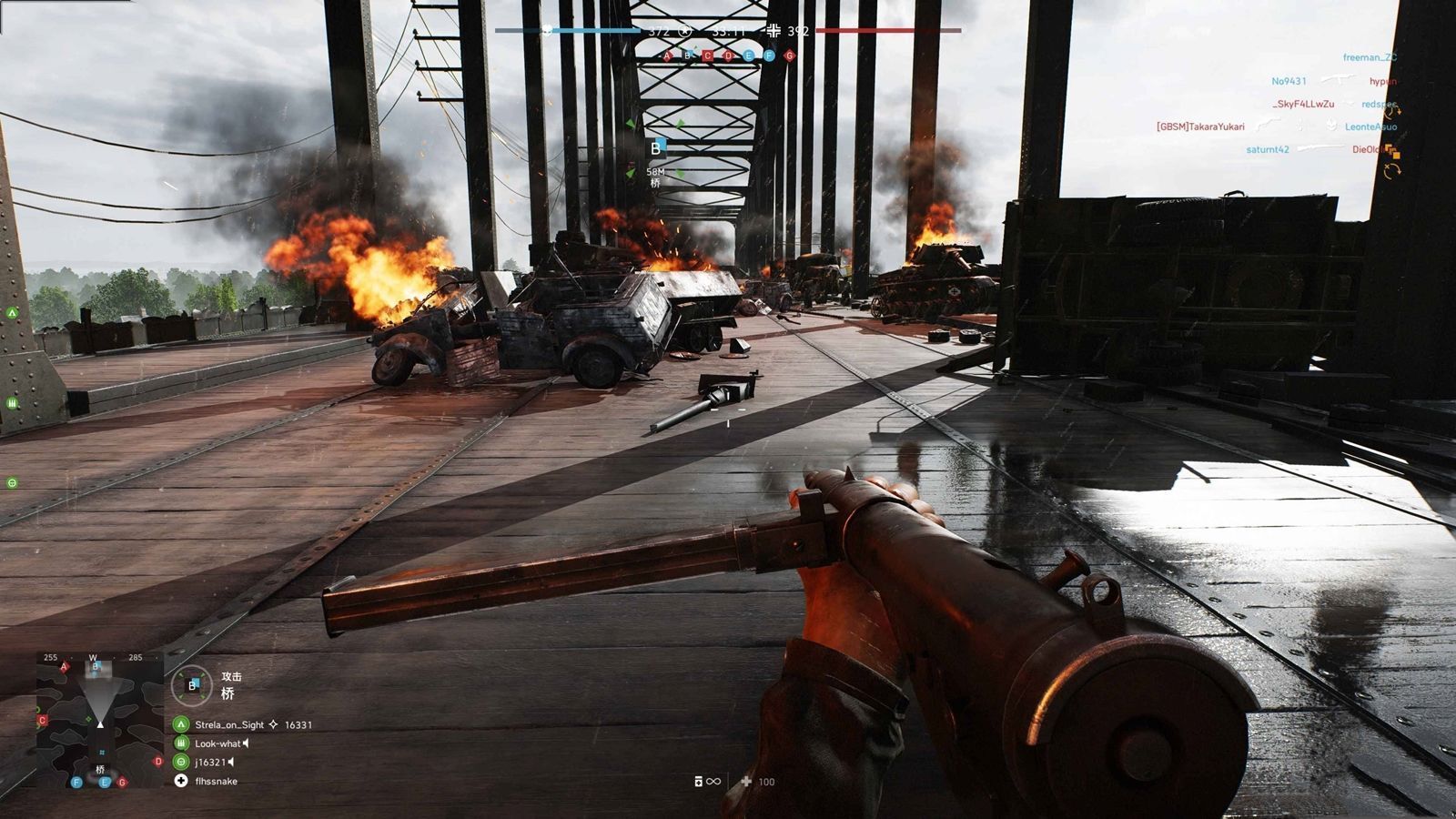Click the [GBSM]TakaraYukari kill feed entry
The image size is (1456, 819).
click(x=1200, y=127)
